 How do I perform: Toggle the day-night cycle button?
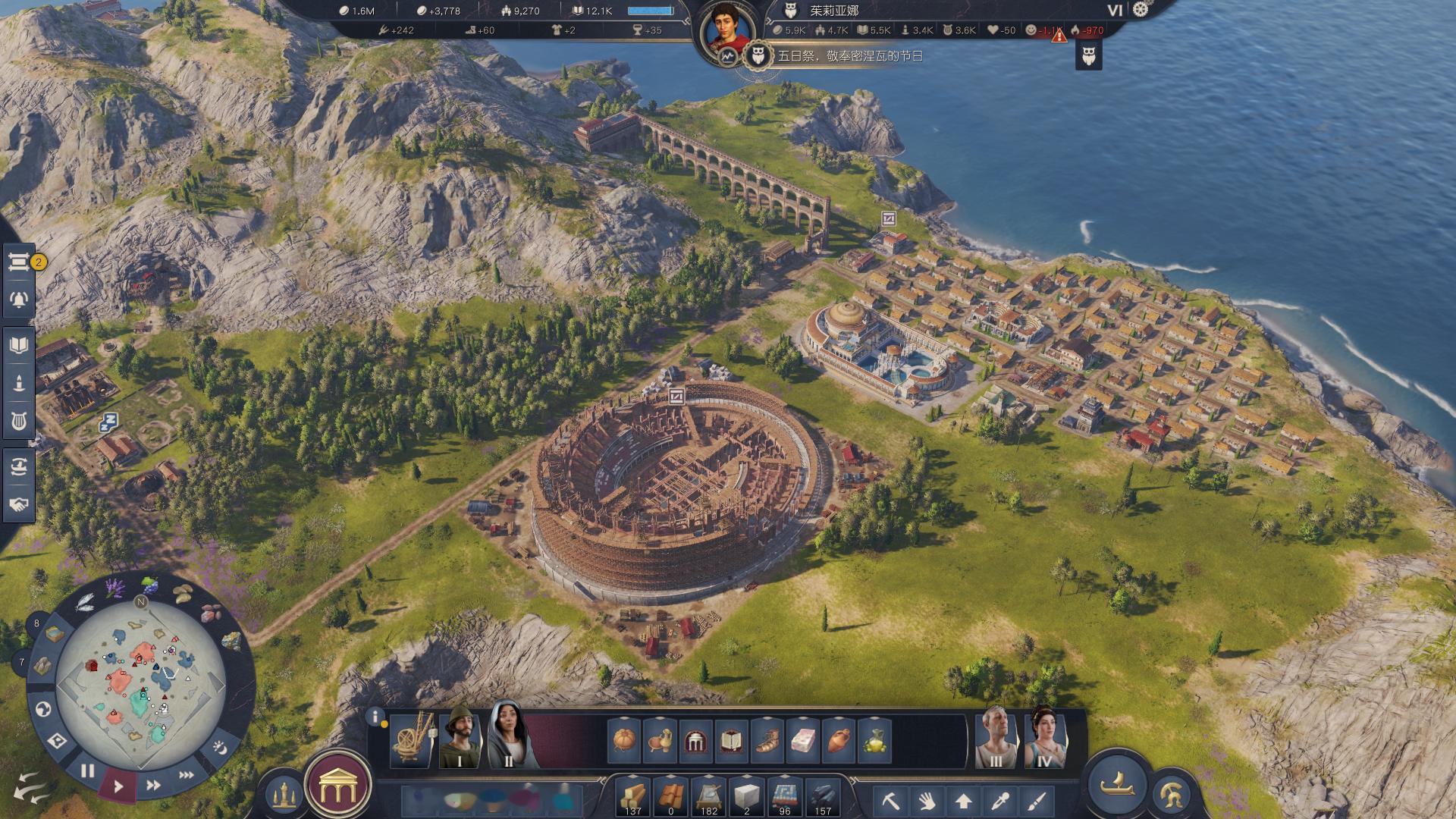coord(221,748)
